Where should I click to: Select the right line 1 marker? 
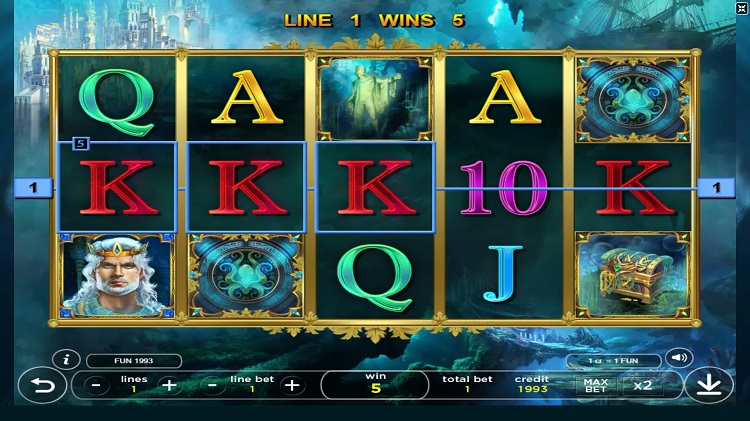click(716, 187)
